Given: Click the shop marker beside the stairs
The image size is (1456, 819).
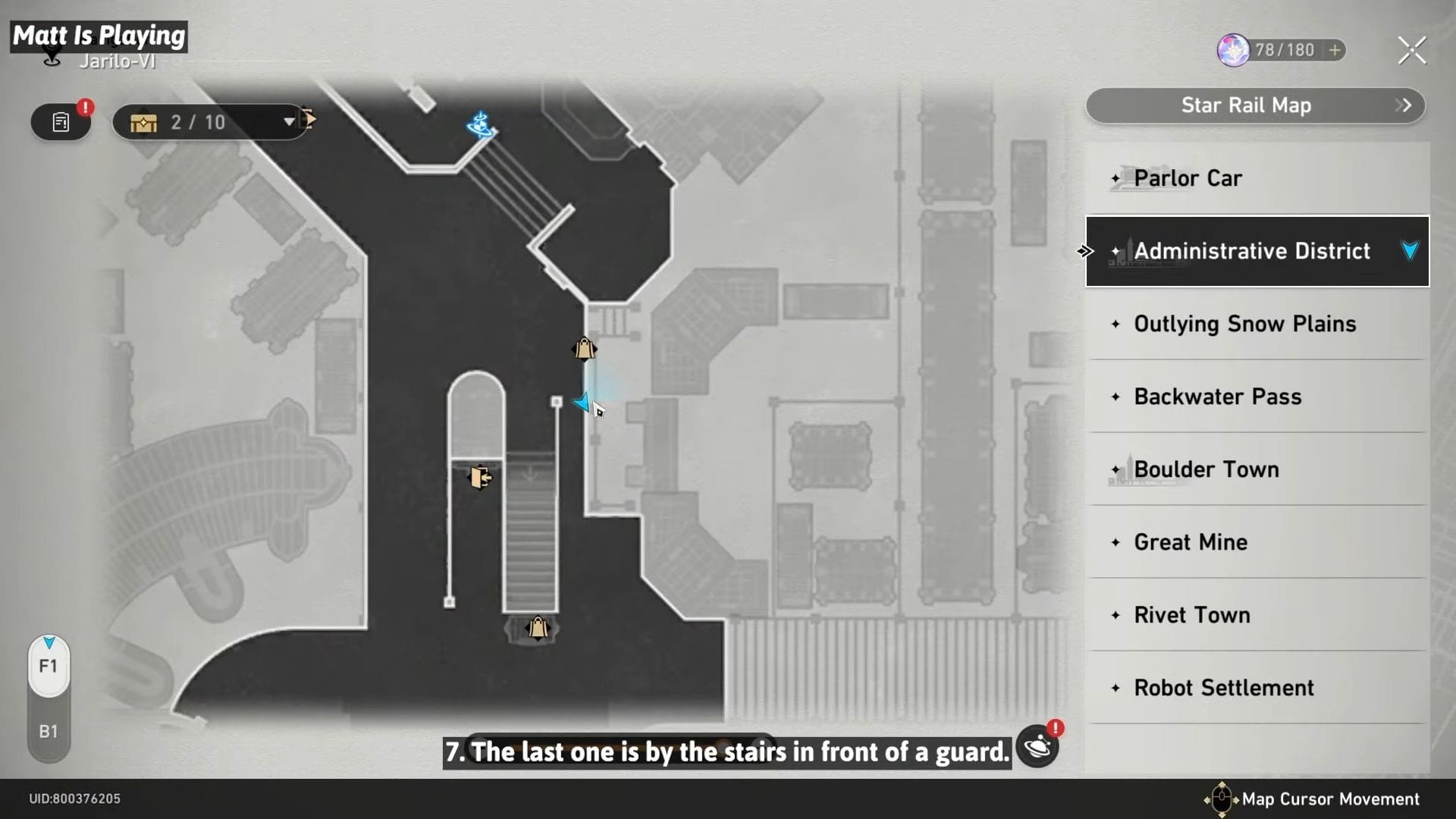Looking at the screenshot, I should pos(584,349).
